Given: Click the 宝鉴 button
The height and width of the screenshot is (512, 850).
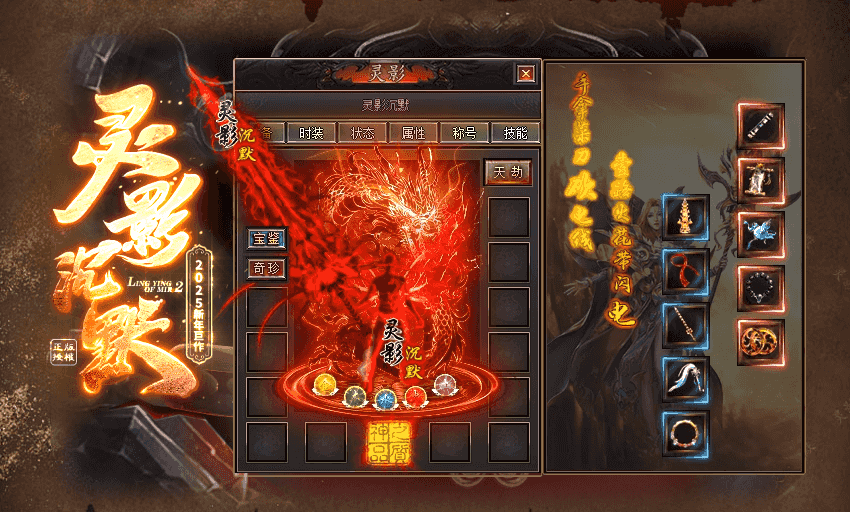Looking at the screenshot, I should point(267,238).
